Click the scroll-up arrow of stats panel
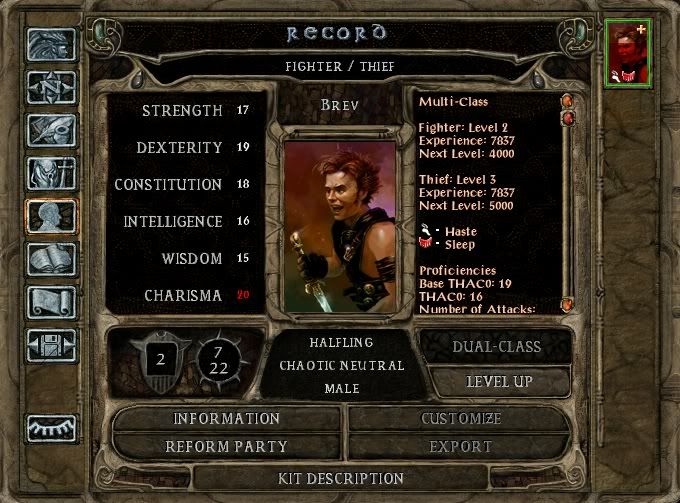Image resolution: width=680 pixels, height=503 pixels. 566,101
